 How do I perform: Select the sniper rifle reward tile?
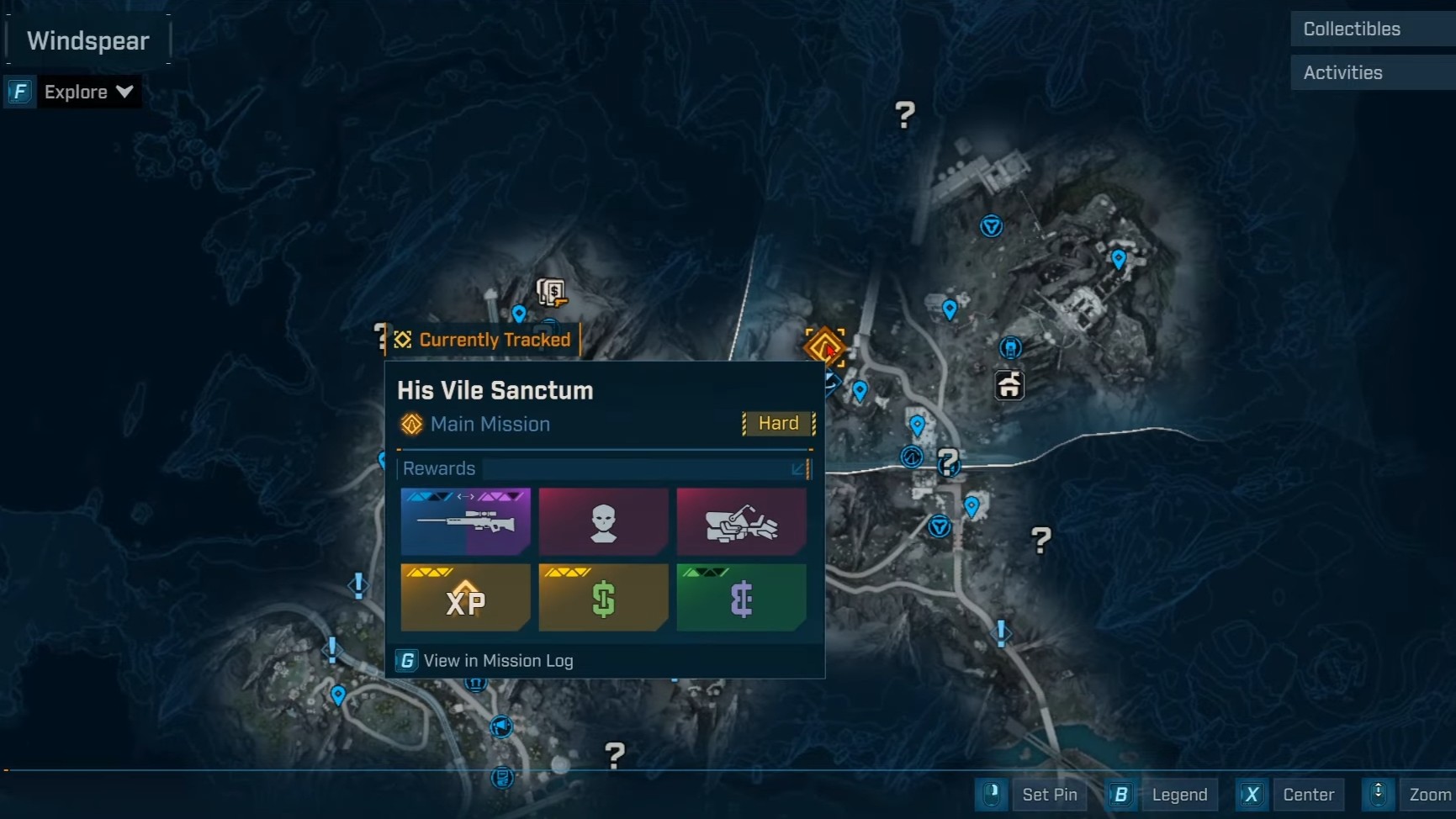point(465,521)
